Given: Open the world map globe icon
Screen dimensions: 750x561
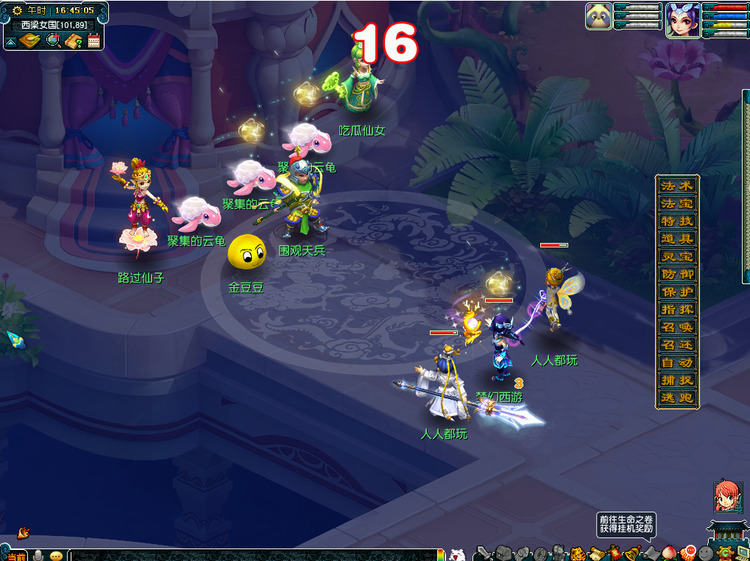Looking at the screenshot, I should 51,41.
